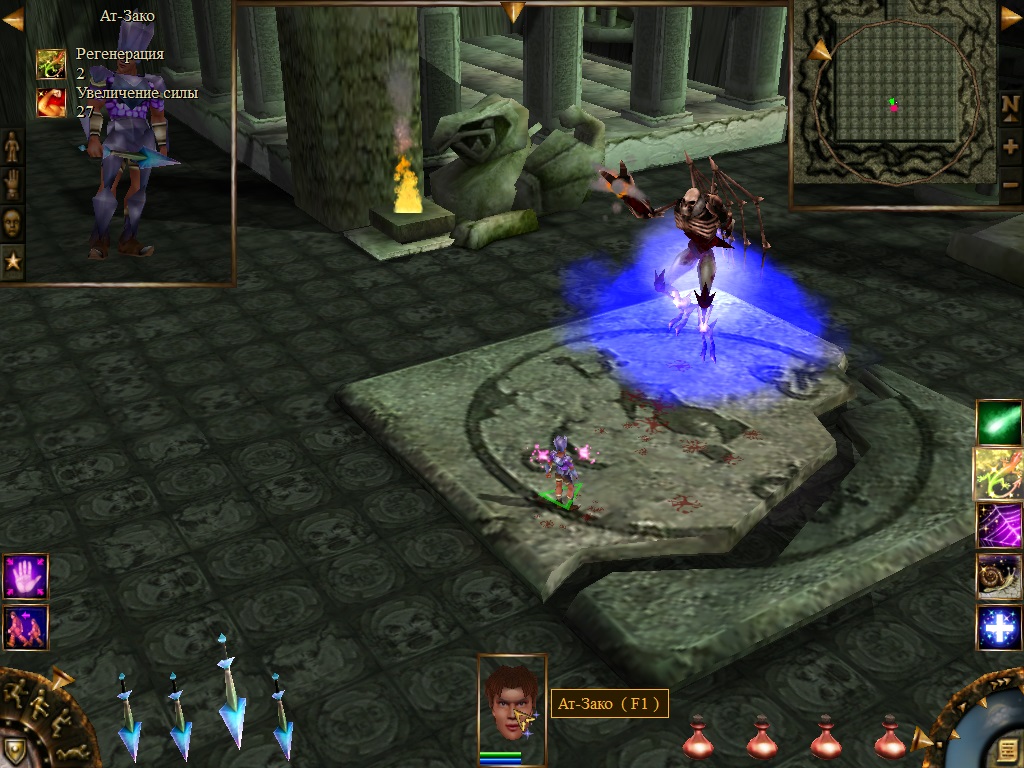Click on the circular minimap

tap(893, 103)
